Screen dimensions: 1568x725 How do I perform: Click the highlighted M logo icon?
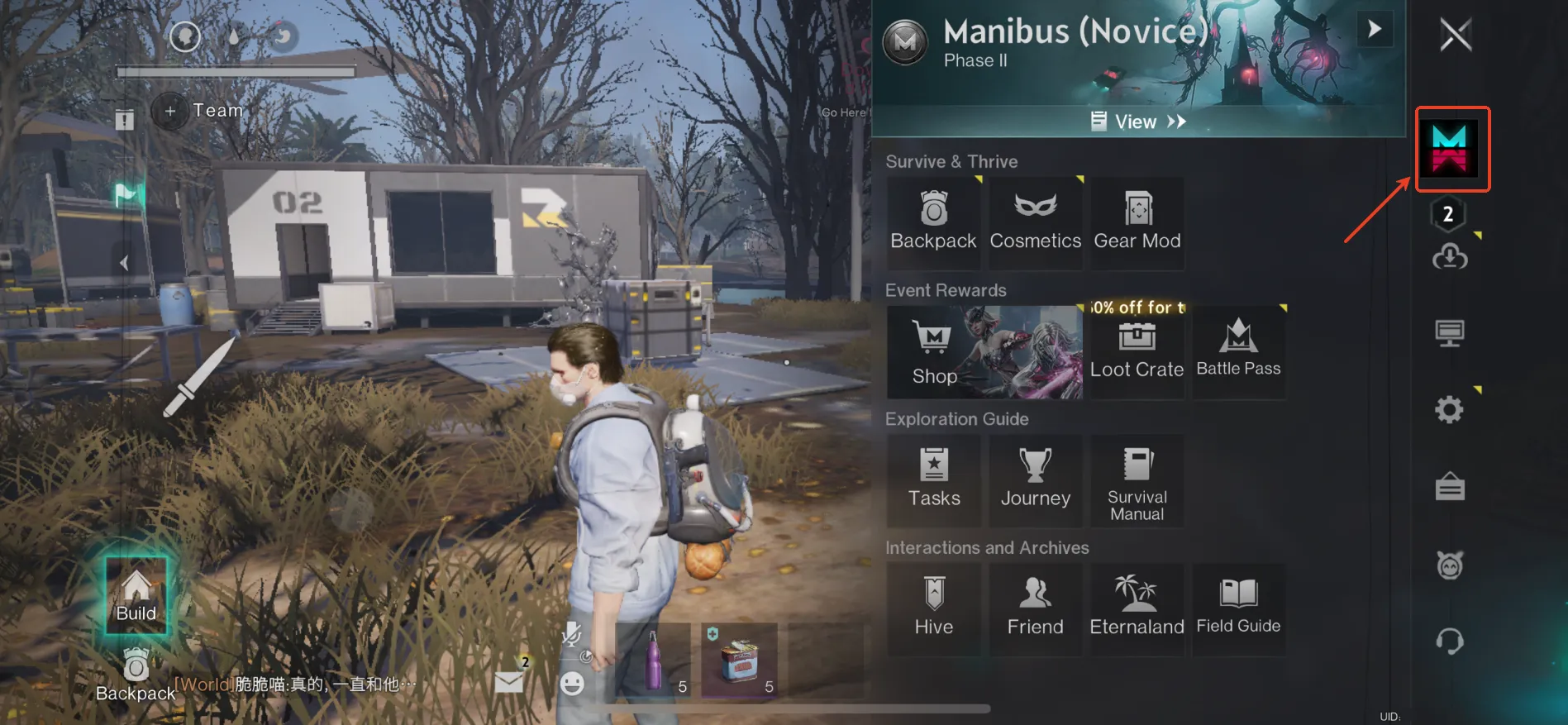click(1451, 150)
